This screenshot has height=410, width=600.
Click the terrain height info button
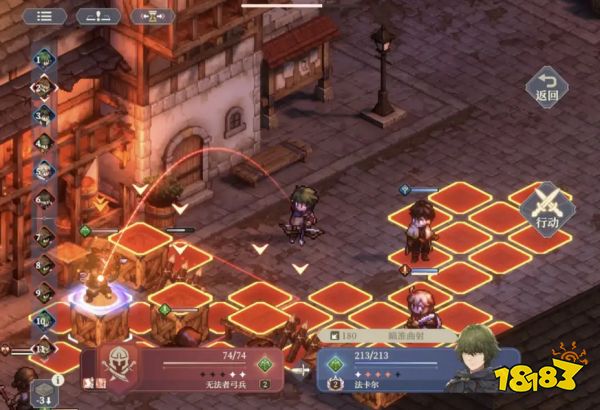[98, 16]
